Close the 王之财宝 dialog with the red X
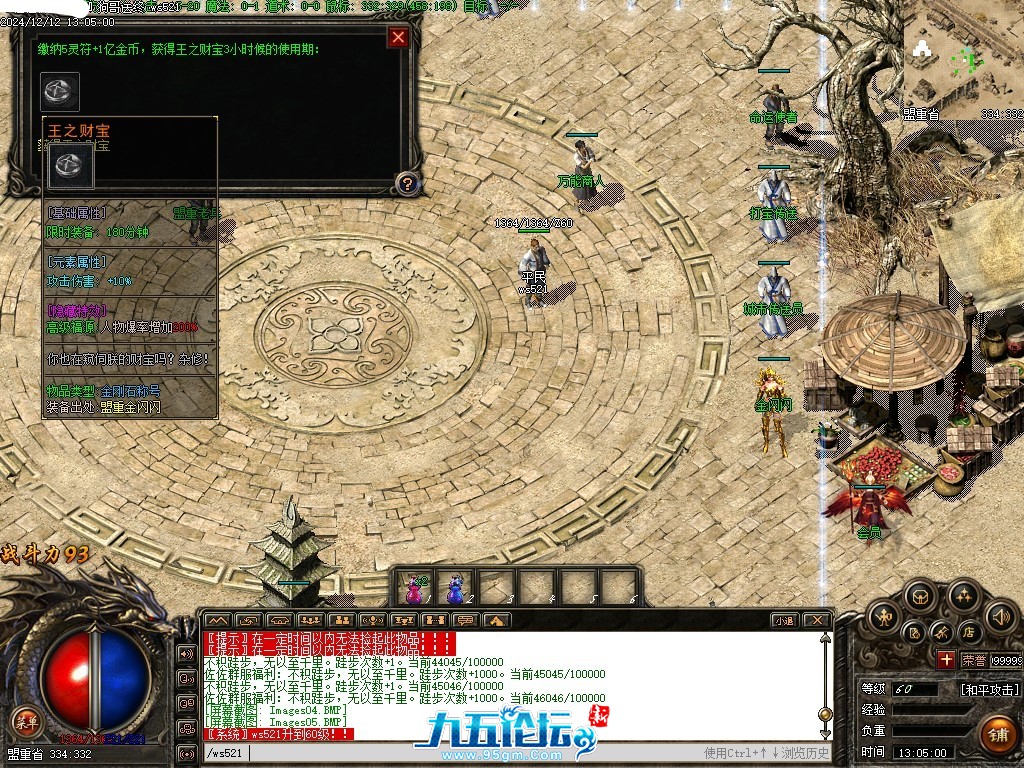Screen dimensions: 1024x768 (x=398, y=38)
